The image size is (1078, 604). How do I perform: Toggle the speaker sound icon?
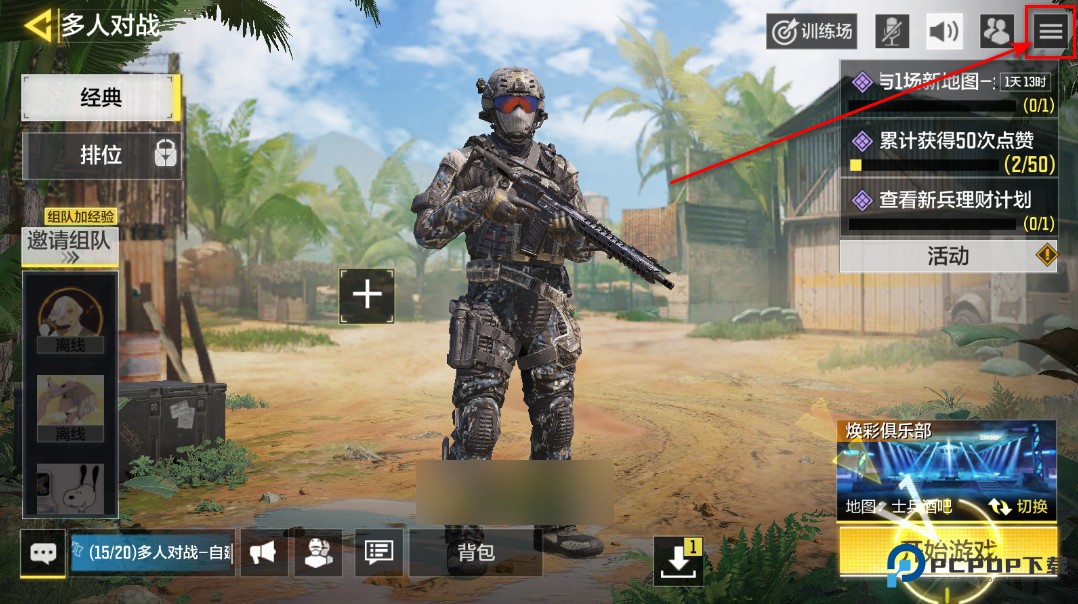[944, 32]
